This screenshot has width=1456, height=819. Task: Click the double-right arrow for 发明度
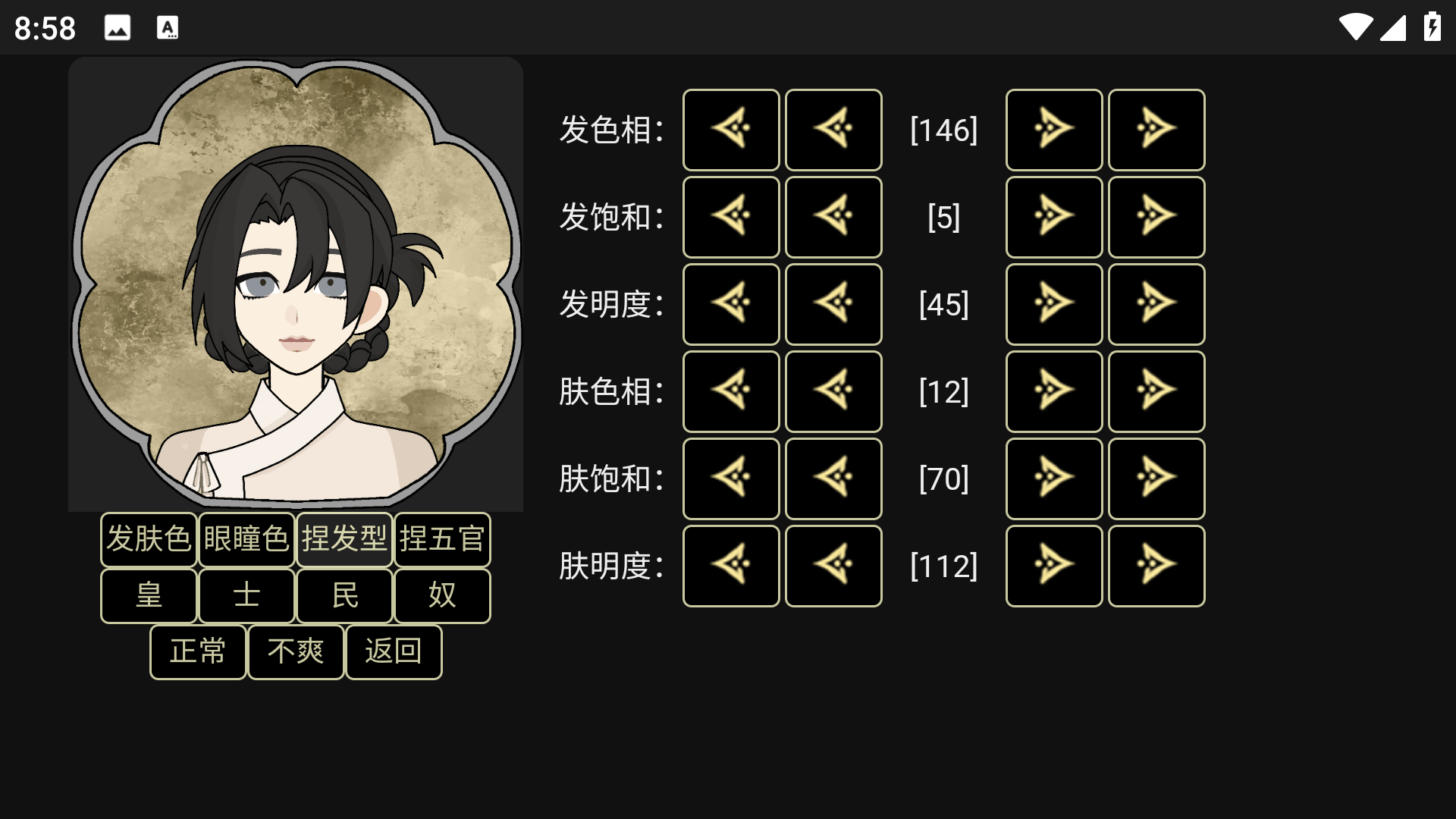pos(1156,304)
